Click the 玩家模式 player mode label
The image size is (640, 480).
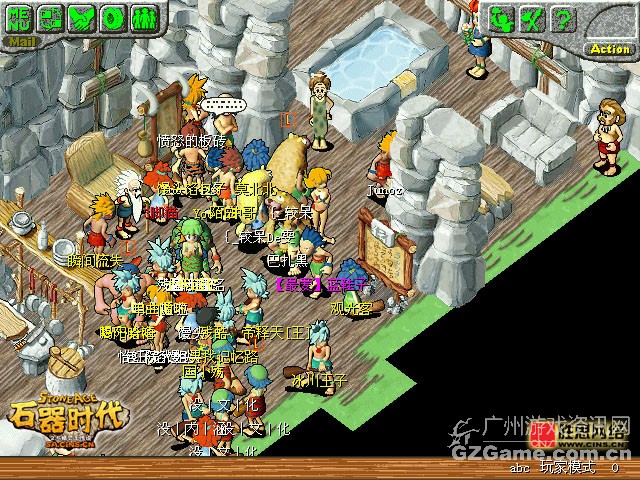567,467
